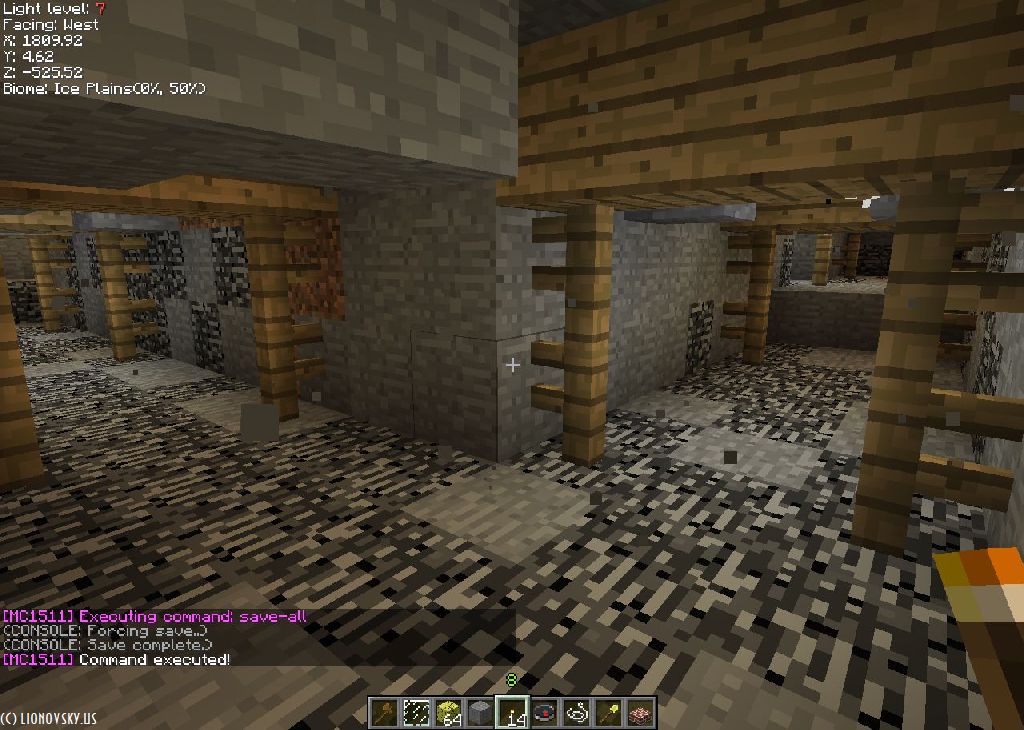Select the brown wooden tool hotbar slot
This screenshot has width=1024, height=730.
384,713
